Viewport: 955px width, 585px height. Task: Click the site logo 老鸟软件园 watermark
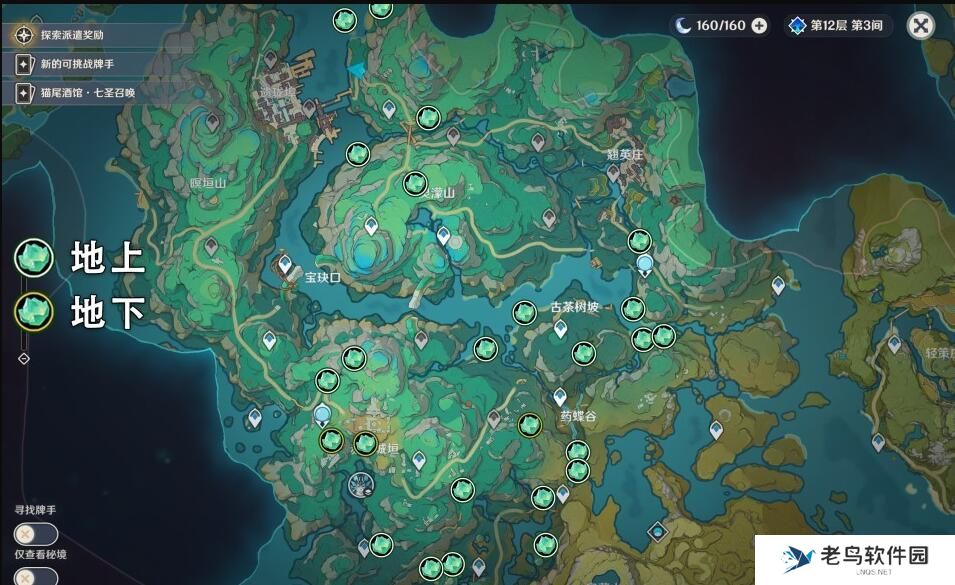click(854, 558)
